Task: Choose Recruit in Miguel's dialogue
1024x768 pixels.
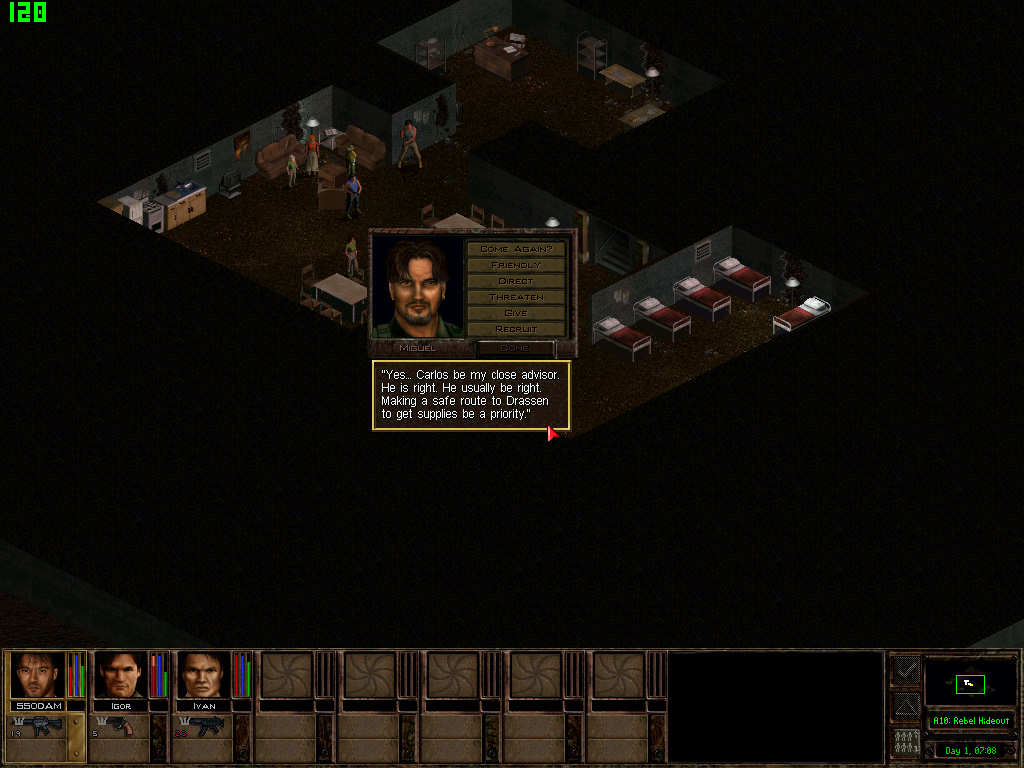Action: click(x=516, y=329)
